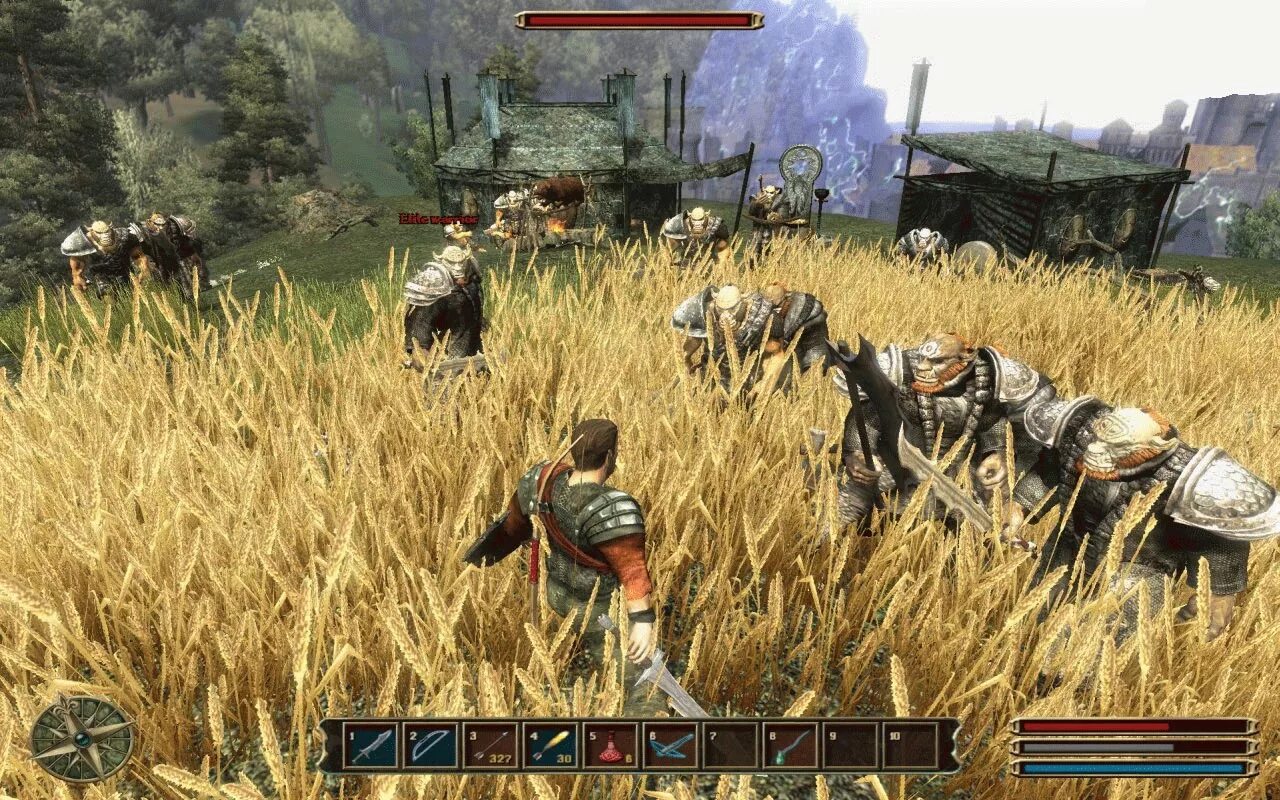Choose the arrows stack showing 327

(490, 746)
